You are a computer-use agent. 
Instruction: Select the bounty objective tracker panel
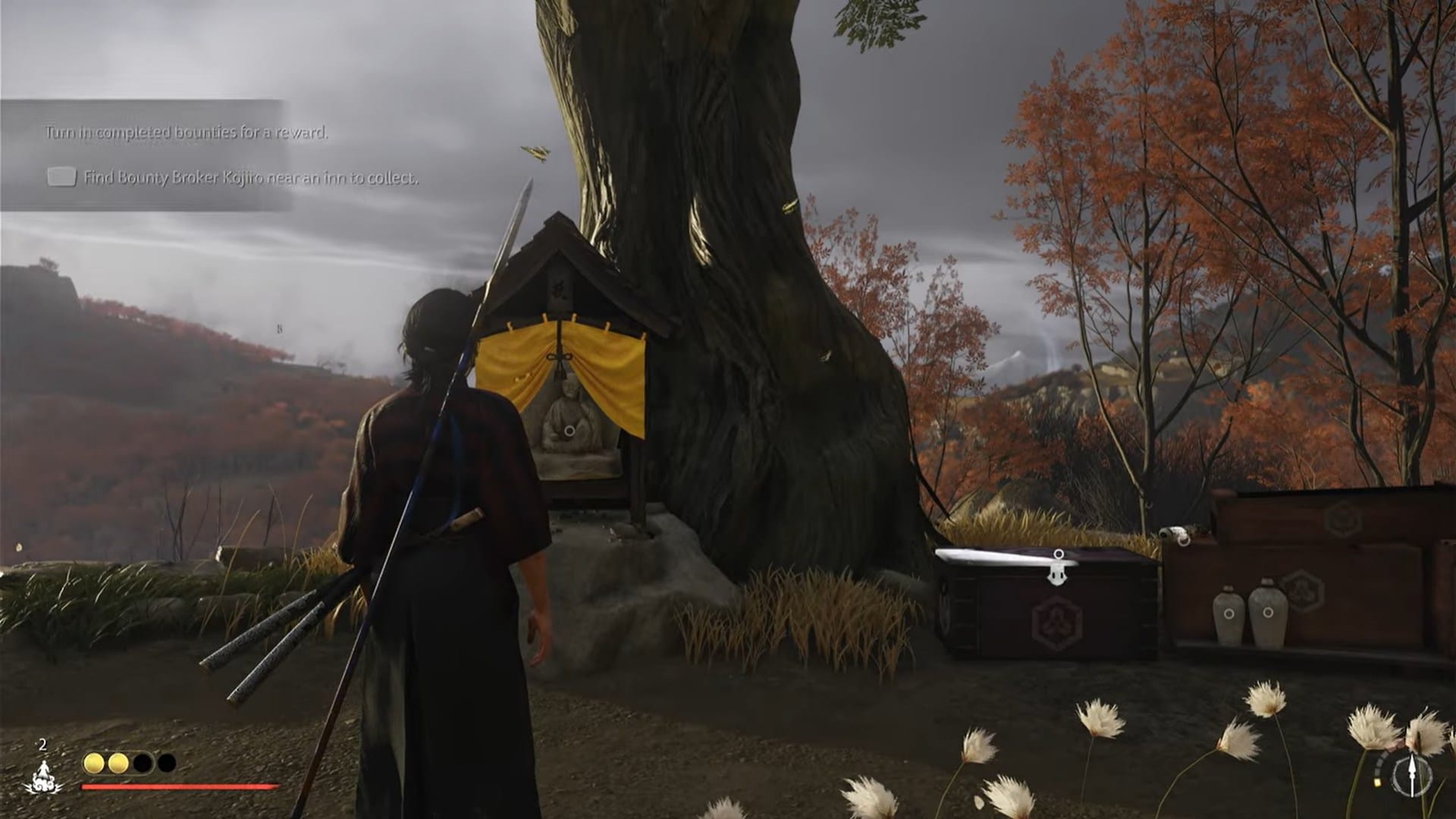coord(146,155)
